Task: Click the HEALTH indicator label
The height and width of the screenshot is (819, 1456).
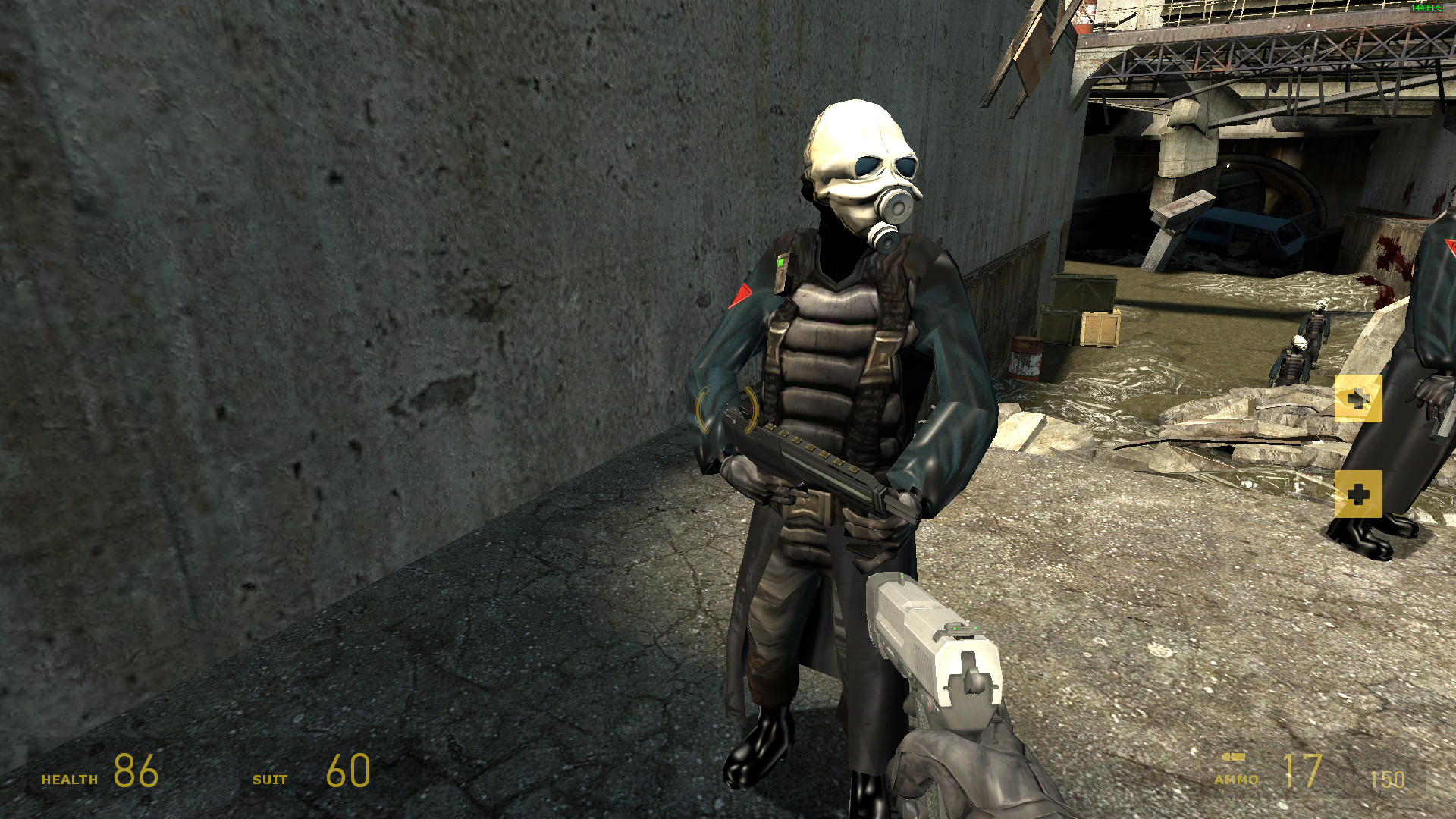Action: [70, 777]
